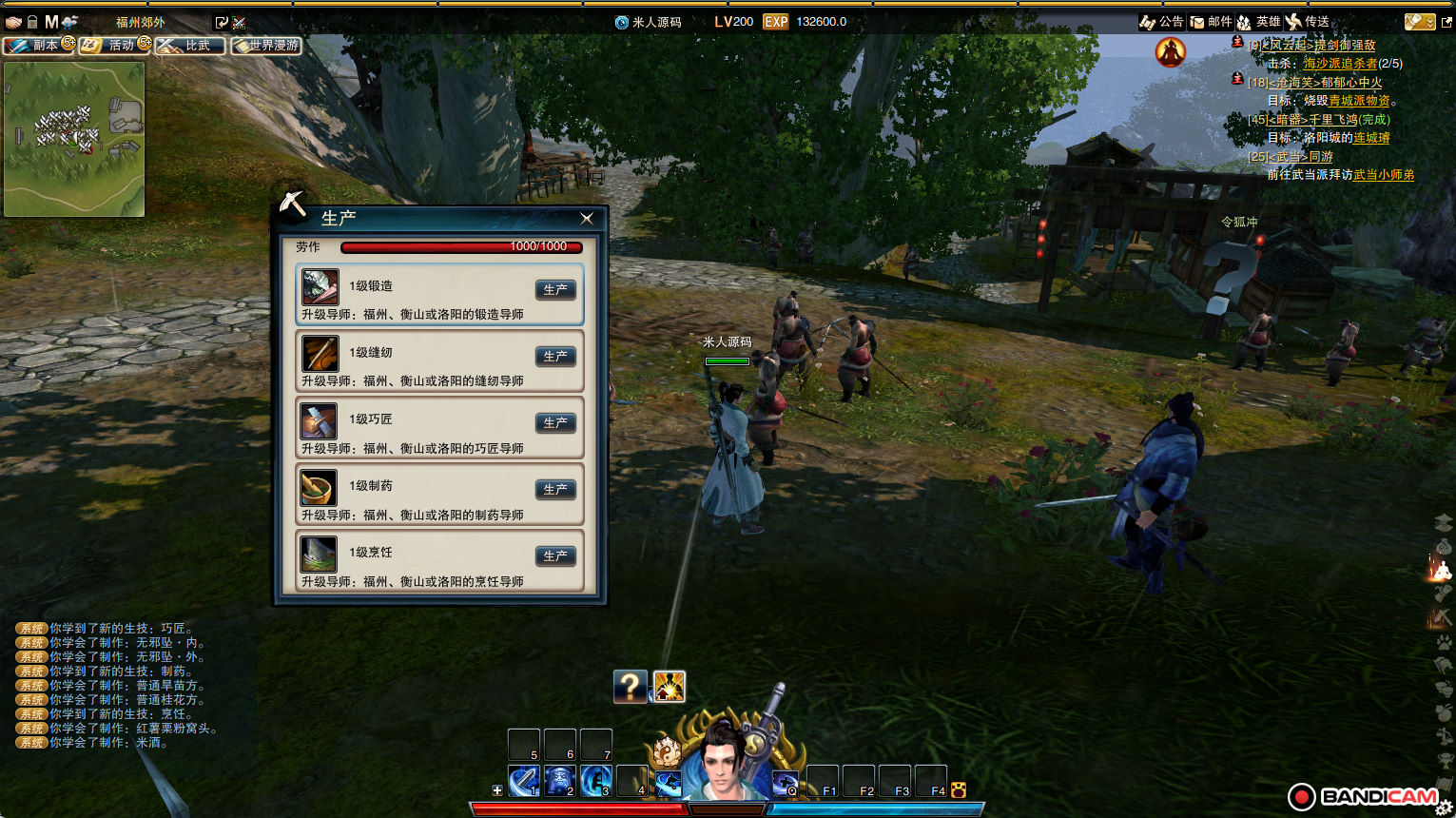Image resolution: width=1456 pixels, height=818 pixels.
Task: Open the 副本 dungeon menu
Action: 38,45
